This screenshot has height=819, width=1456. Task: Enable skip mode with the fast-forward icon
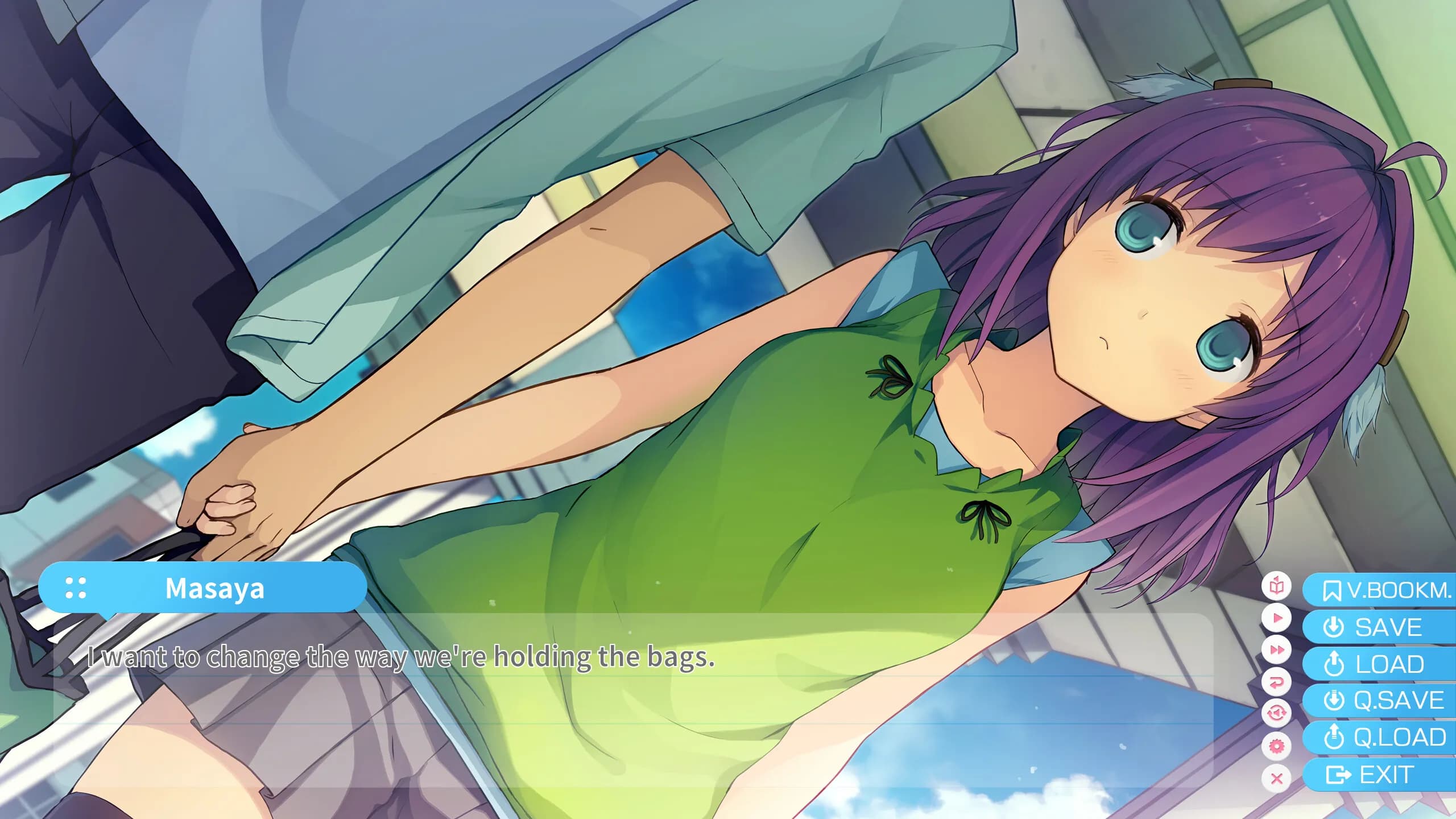point(1276,650)
